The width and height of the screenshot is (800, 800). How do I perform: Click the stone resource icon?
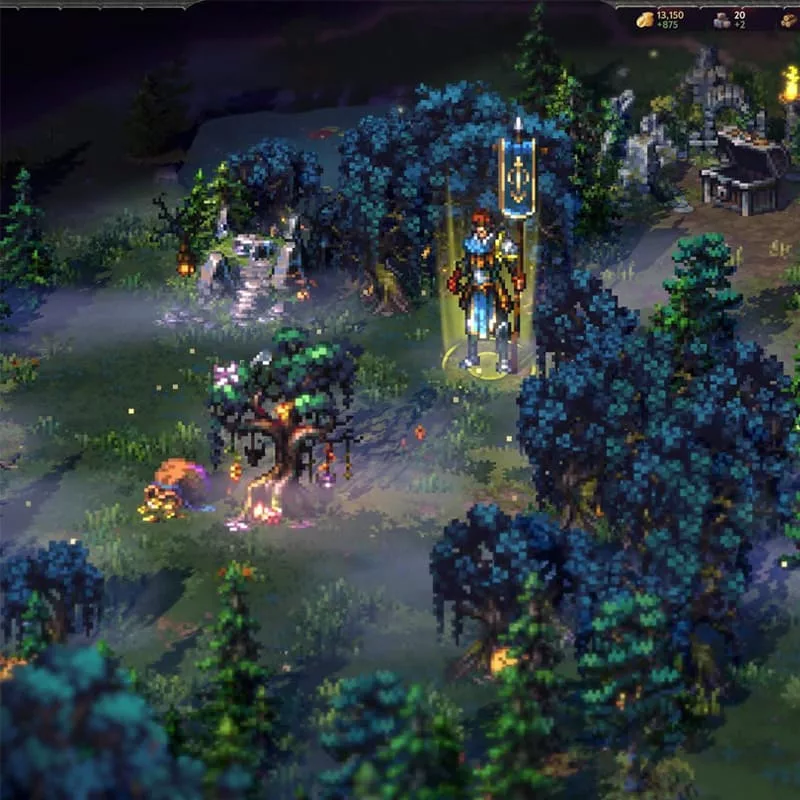coord(721,20)
